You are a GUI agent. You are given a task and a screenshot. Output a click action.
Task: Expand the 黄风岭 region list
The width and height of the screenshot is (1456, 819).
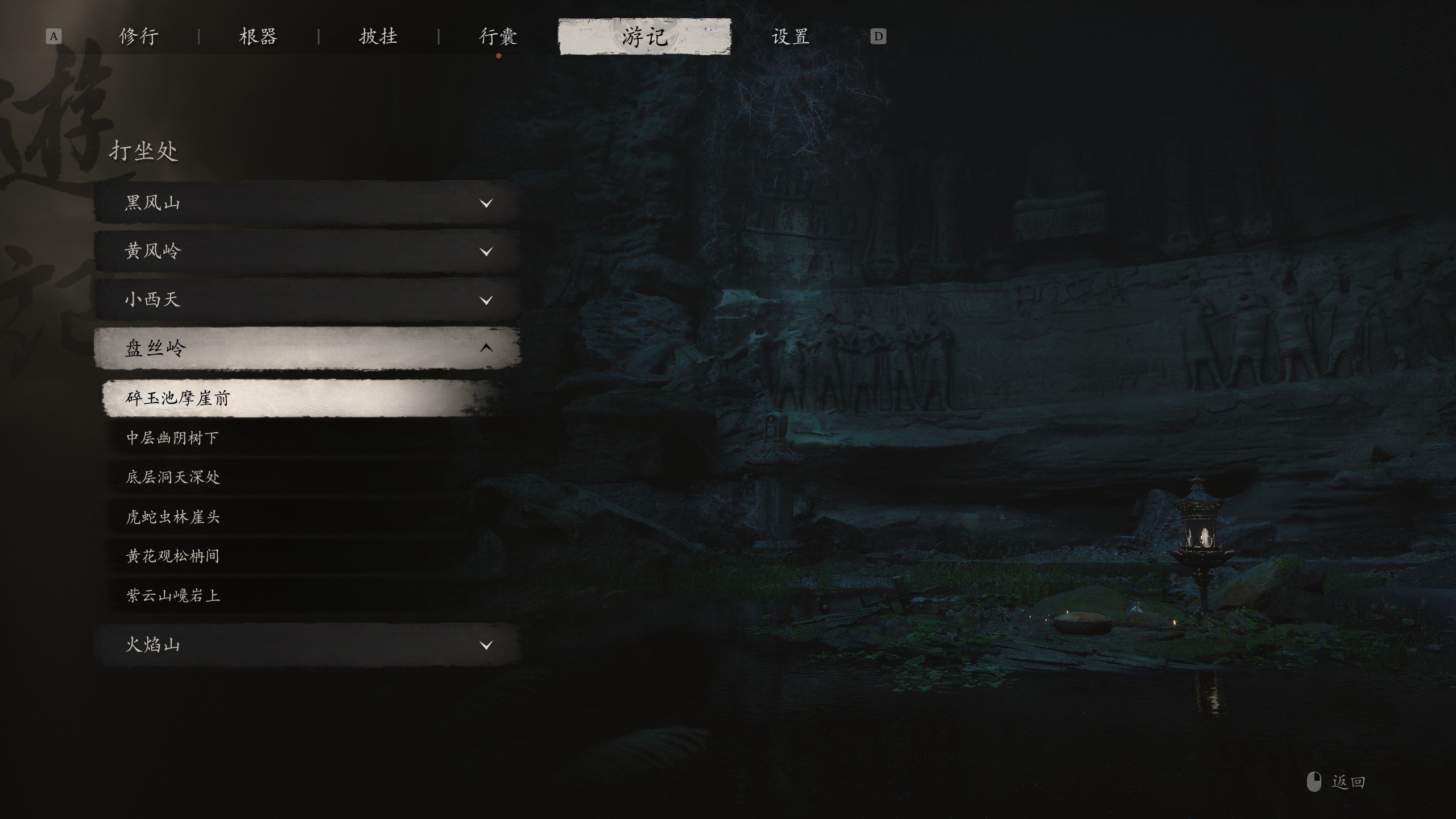click(x=307, y=251)
